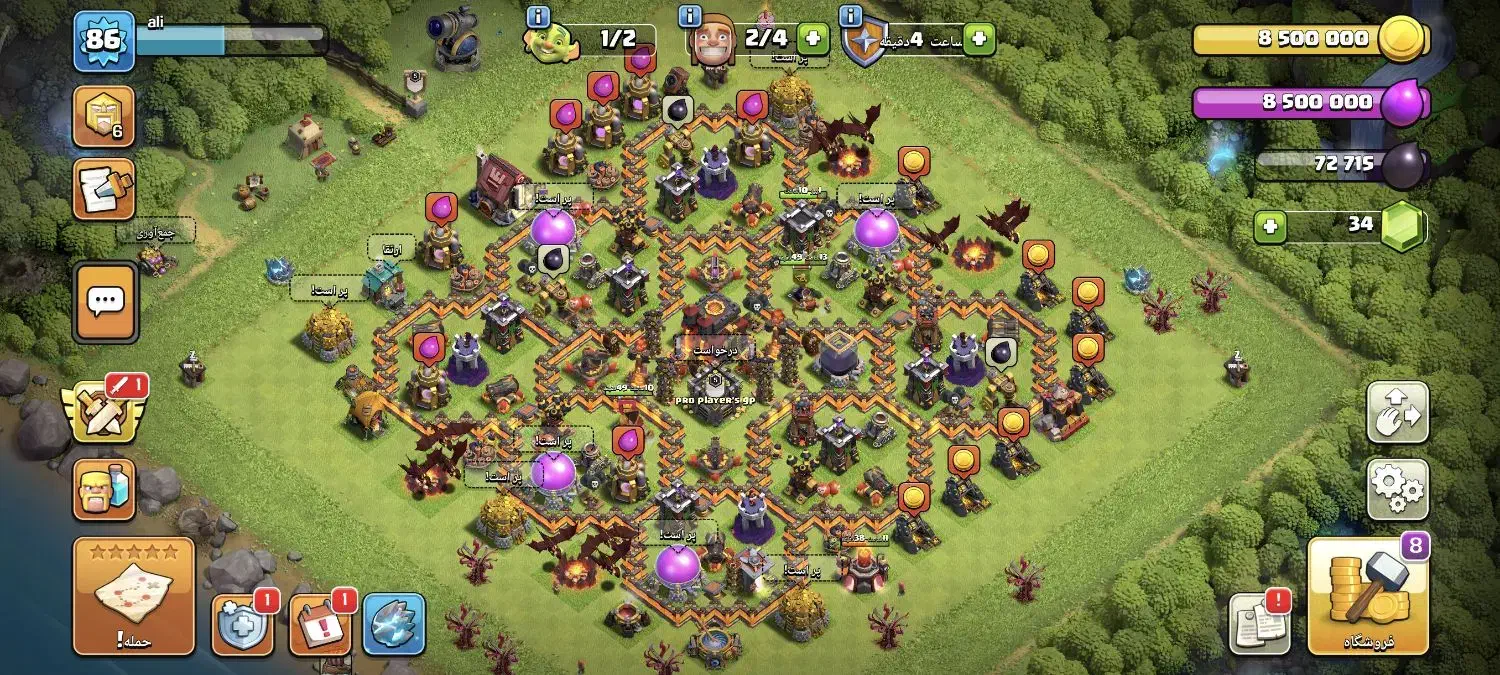
Task: Open the clipboard and hammer icon
Action: click(104, 190)
